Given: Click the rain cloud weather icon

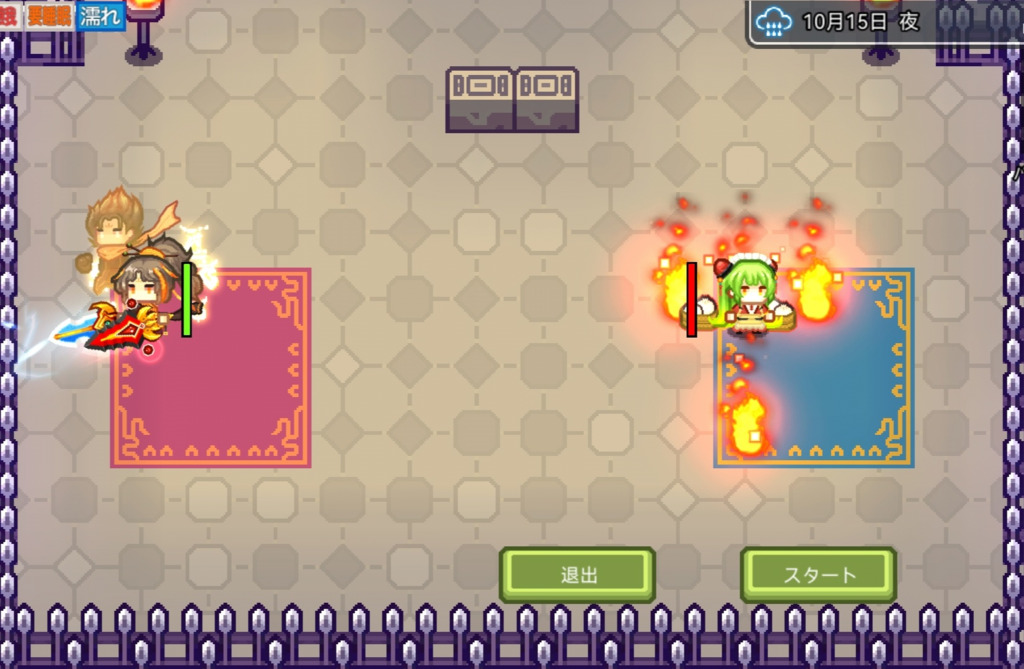Looking at the screenshot, I should [774, 21].
